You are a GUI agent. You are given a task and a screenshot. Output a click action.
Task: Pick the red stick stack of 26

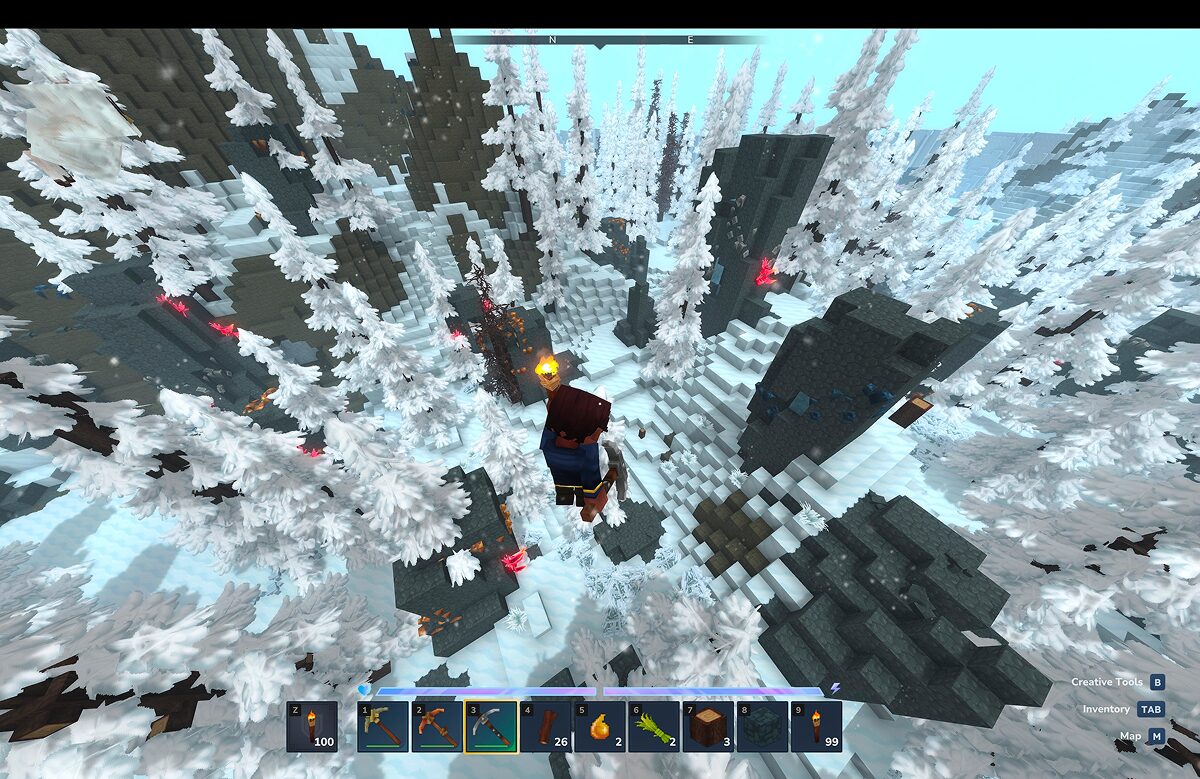[x=545, y=726]
